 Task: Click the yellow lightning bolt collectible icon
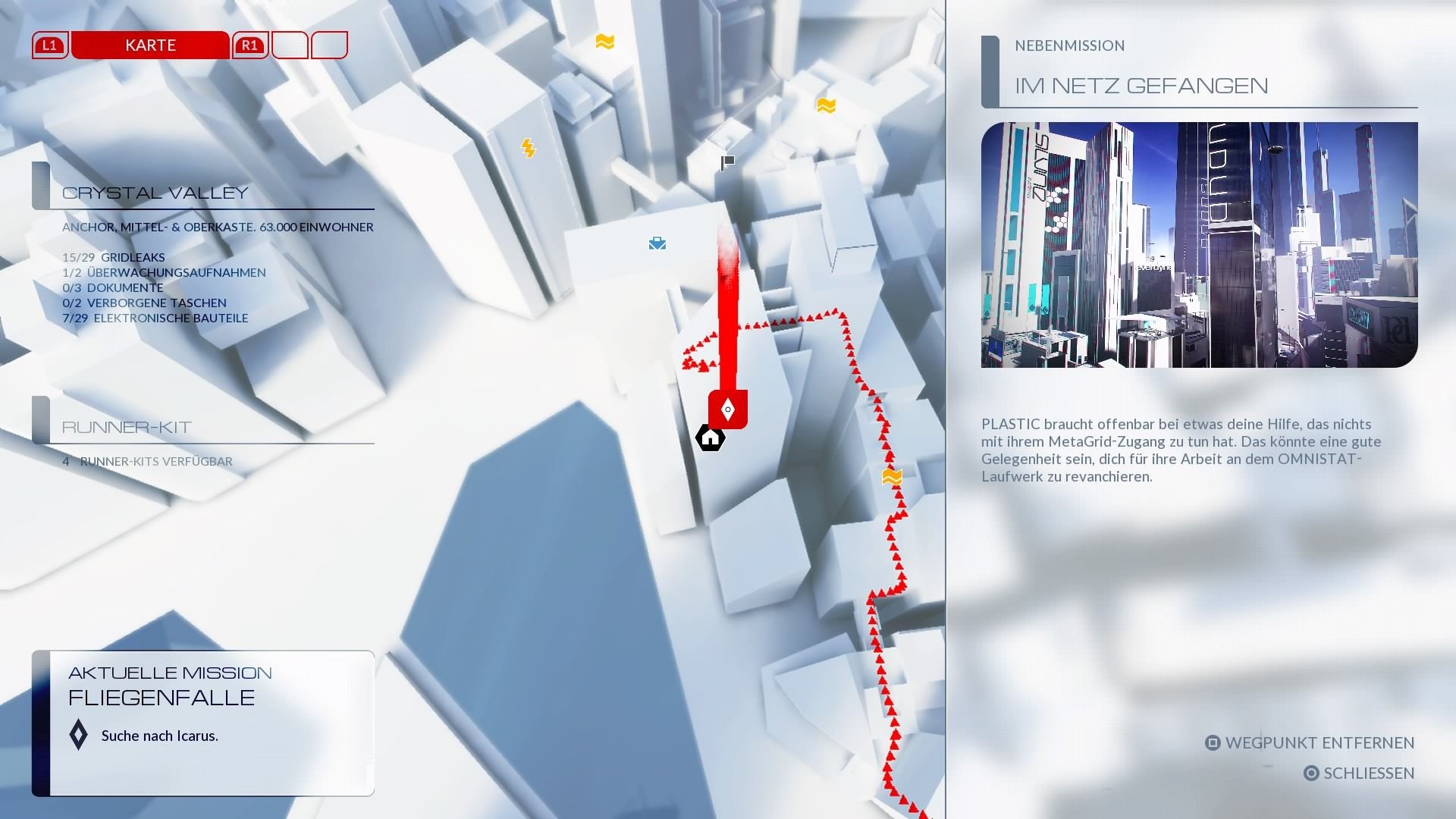click(529, 148)
